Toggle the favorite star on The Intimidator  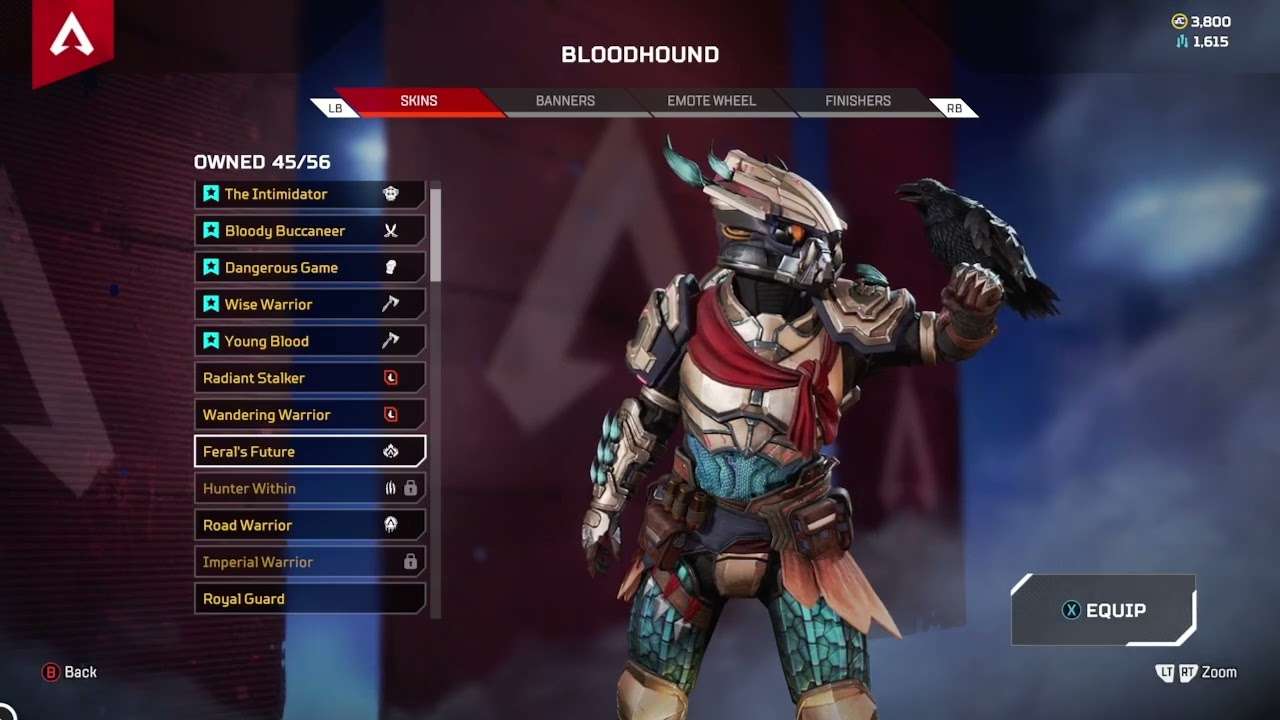(210, 193)
